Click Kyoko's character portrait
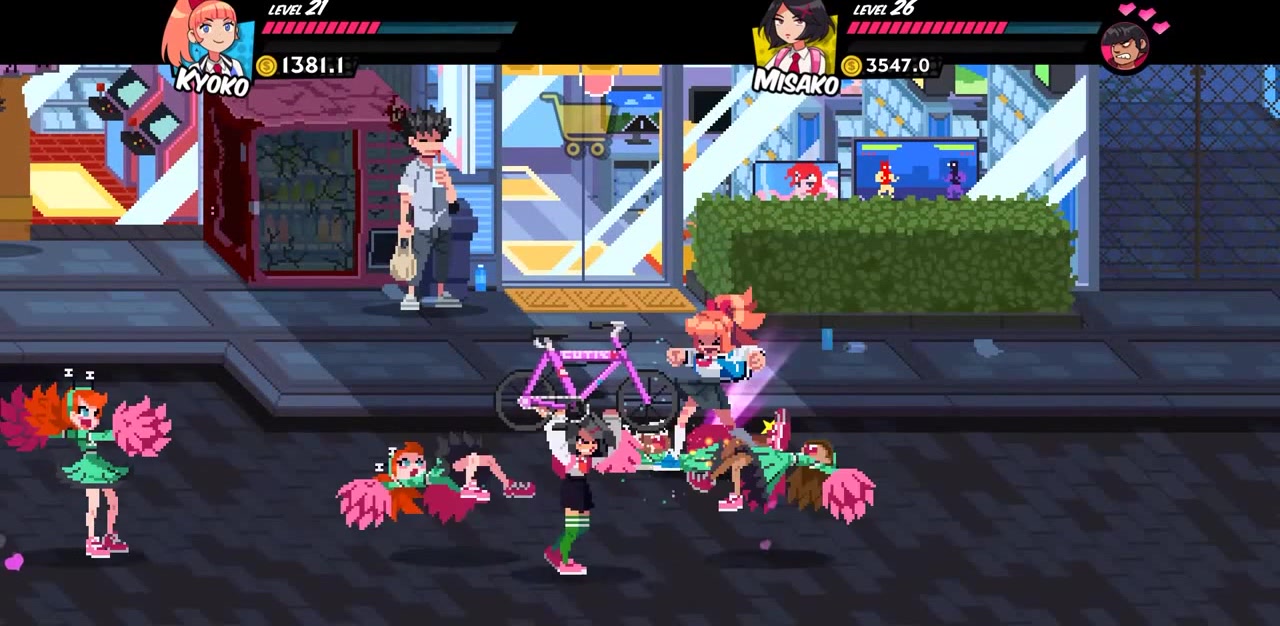Screen dimensions: 1280x626 [x=209, y=38]
